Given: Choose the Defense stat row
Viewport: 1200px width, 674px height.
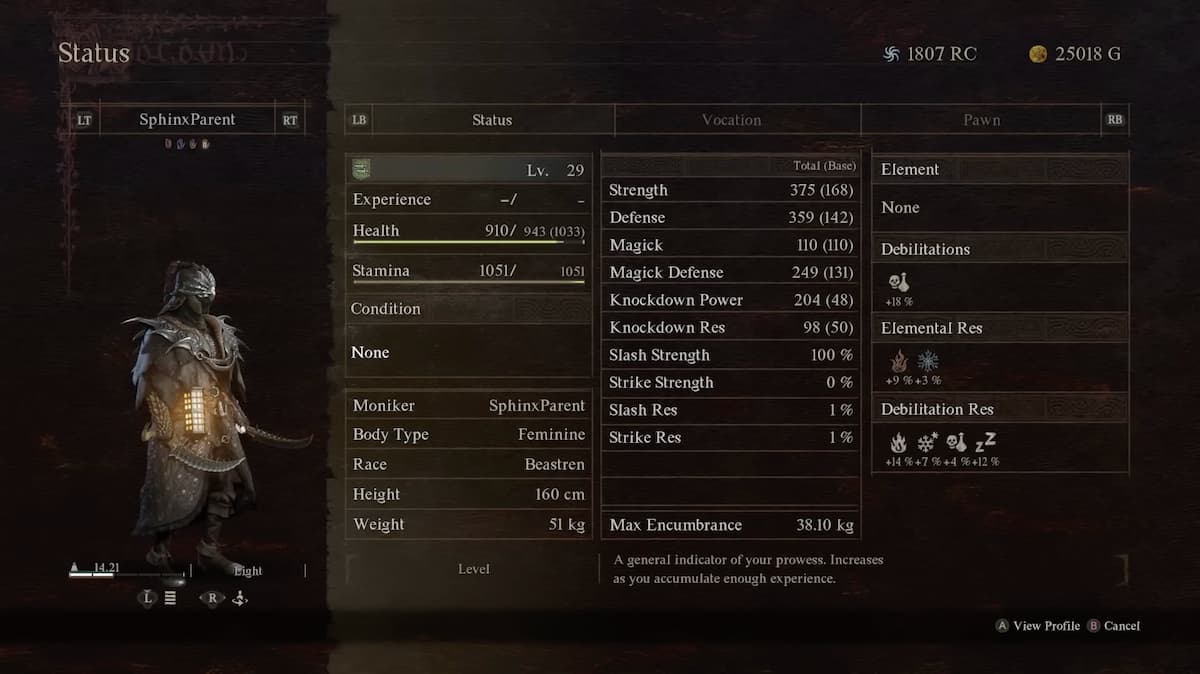Looking at the screenshot, I should [730, 217].
